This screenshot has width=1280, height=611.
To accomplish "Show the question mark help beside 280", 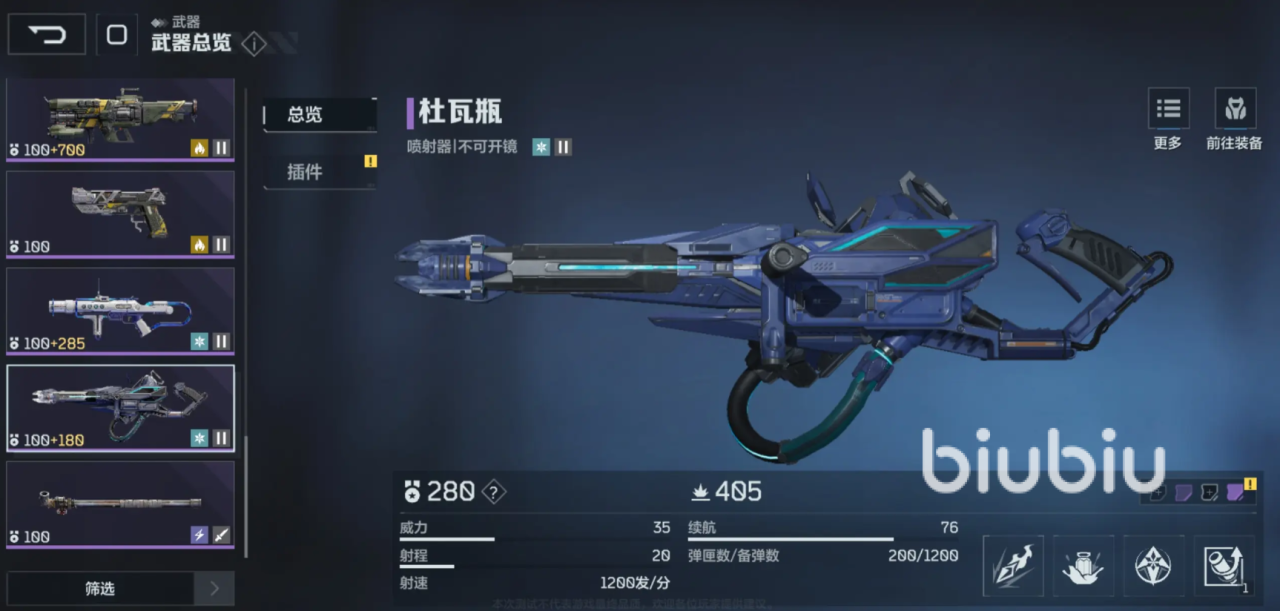I will pyautogui.click(x=494, y=492).
